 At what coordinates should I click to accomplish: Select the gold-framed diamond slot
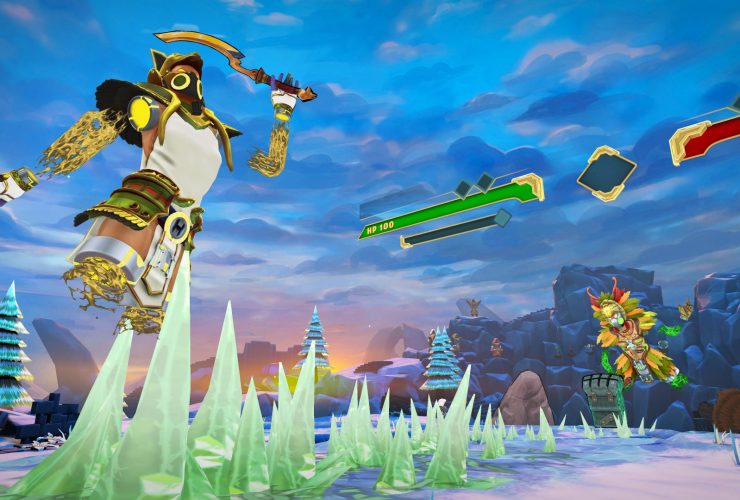tap(606, 172)
